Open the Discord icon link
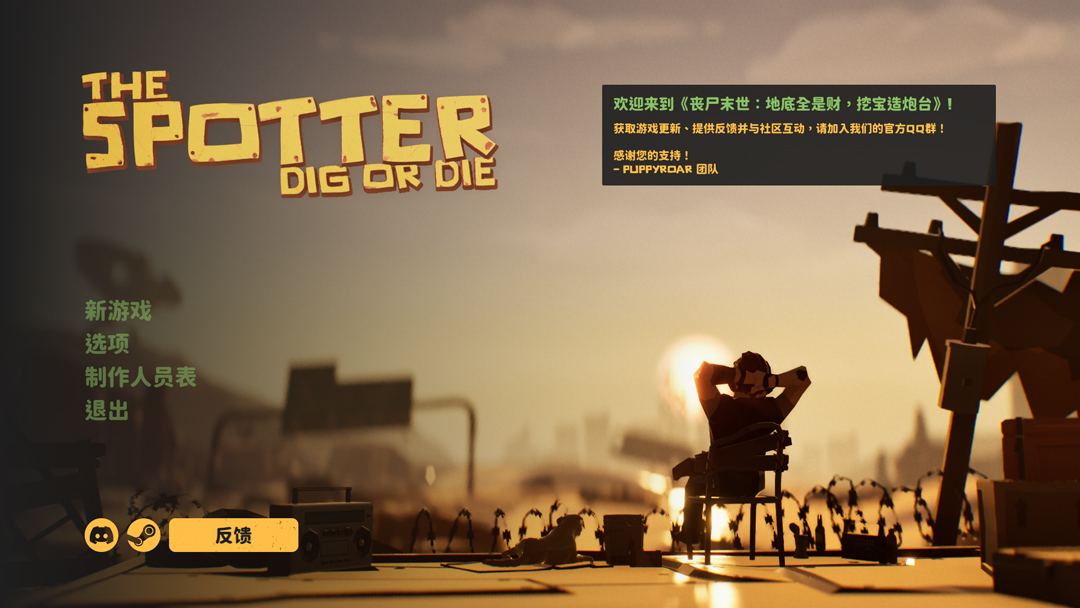 pos(101,535)
